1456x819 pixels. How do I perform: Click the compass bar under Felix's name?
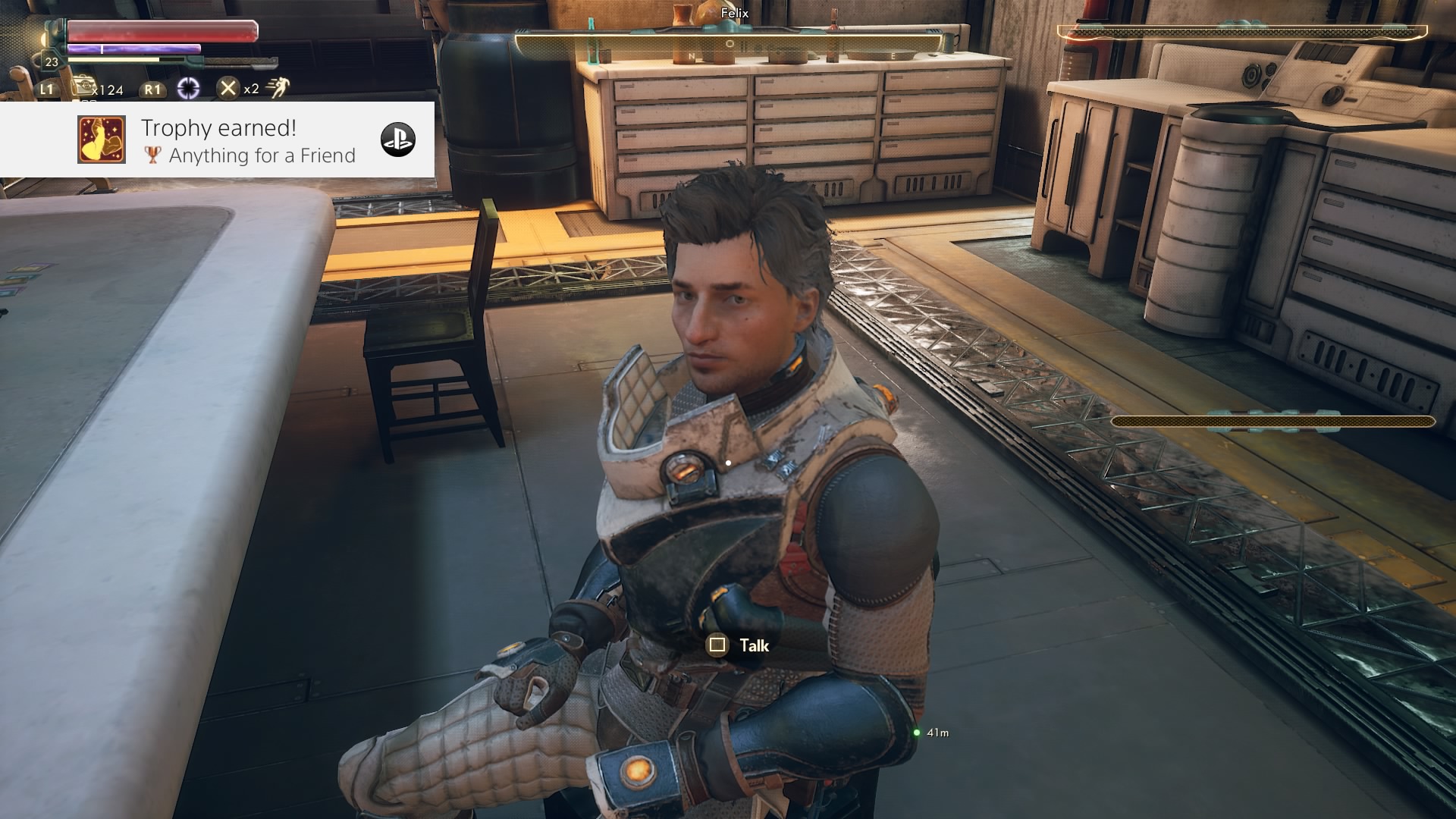729,45
